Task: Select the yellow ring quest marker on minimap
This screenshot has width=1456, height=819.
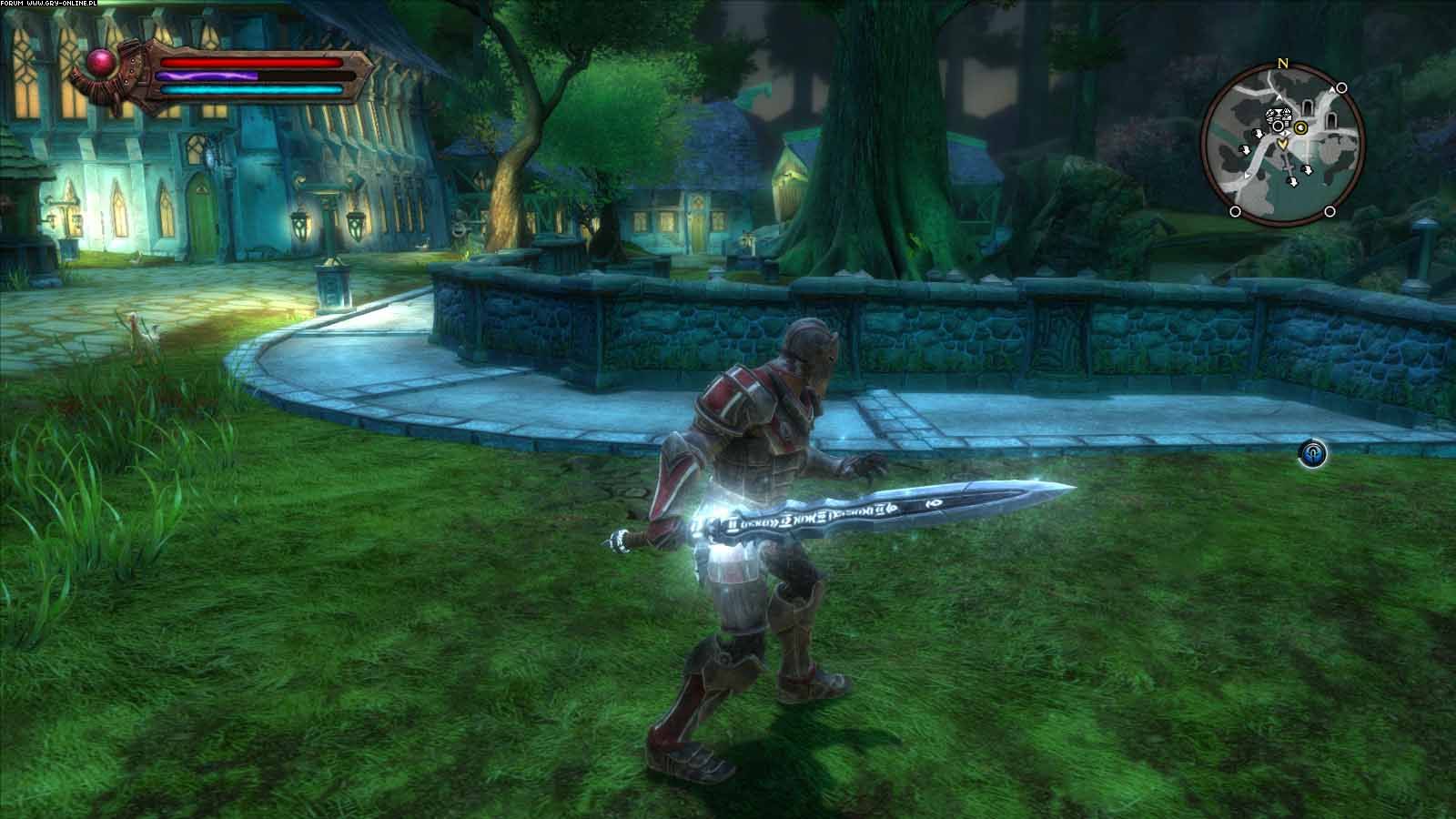Action: [1301, 127]
